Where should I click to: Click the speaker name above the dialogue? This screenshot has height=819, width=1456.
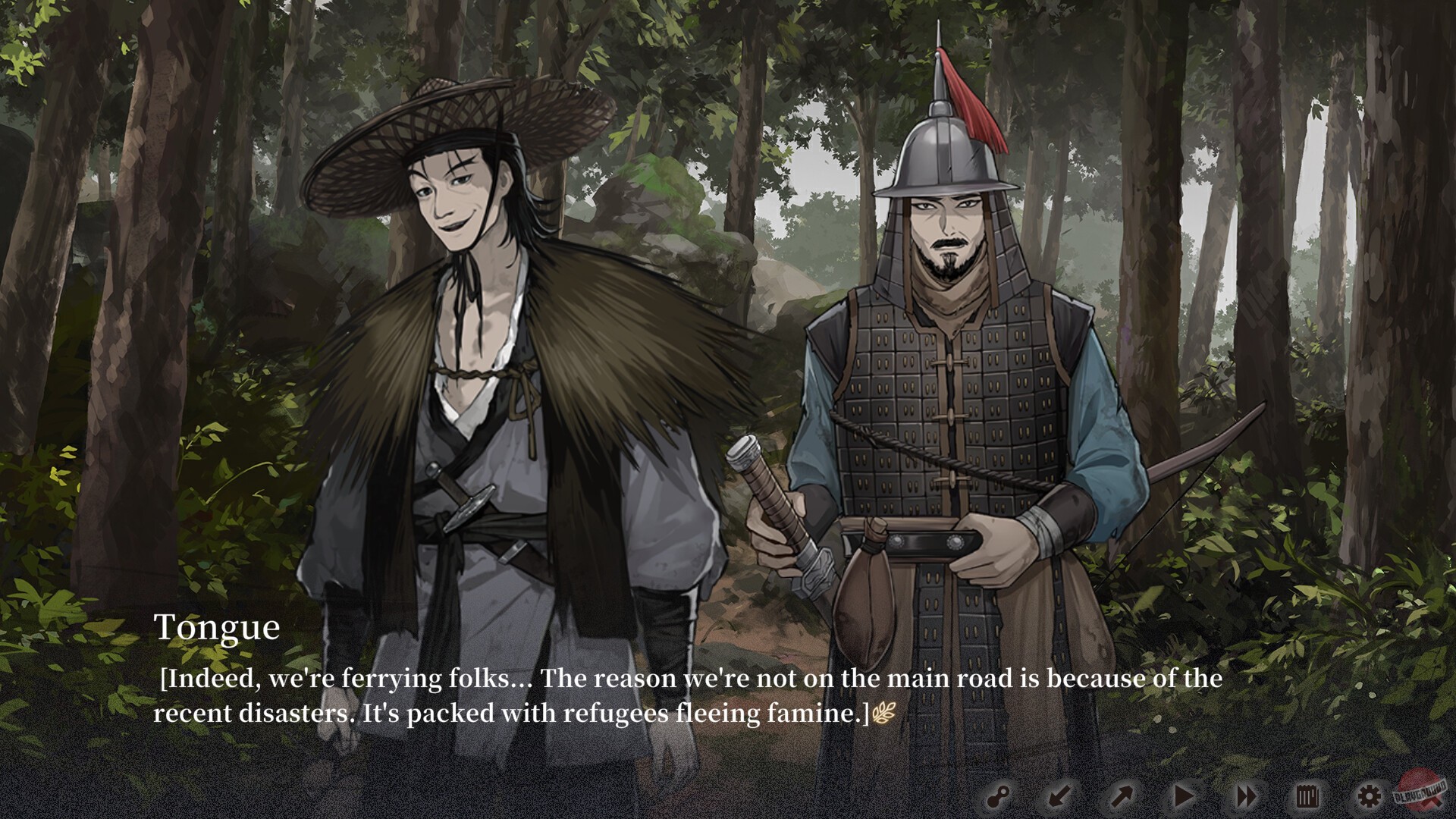pos(218,628)
